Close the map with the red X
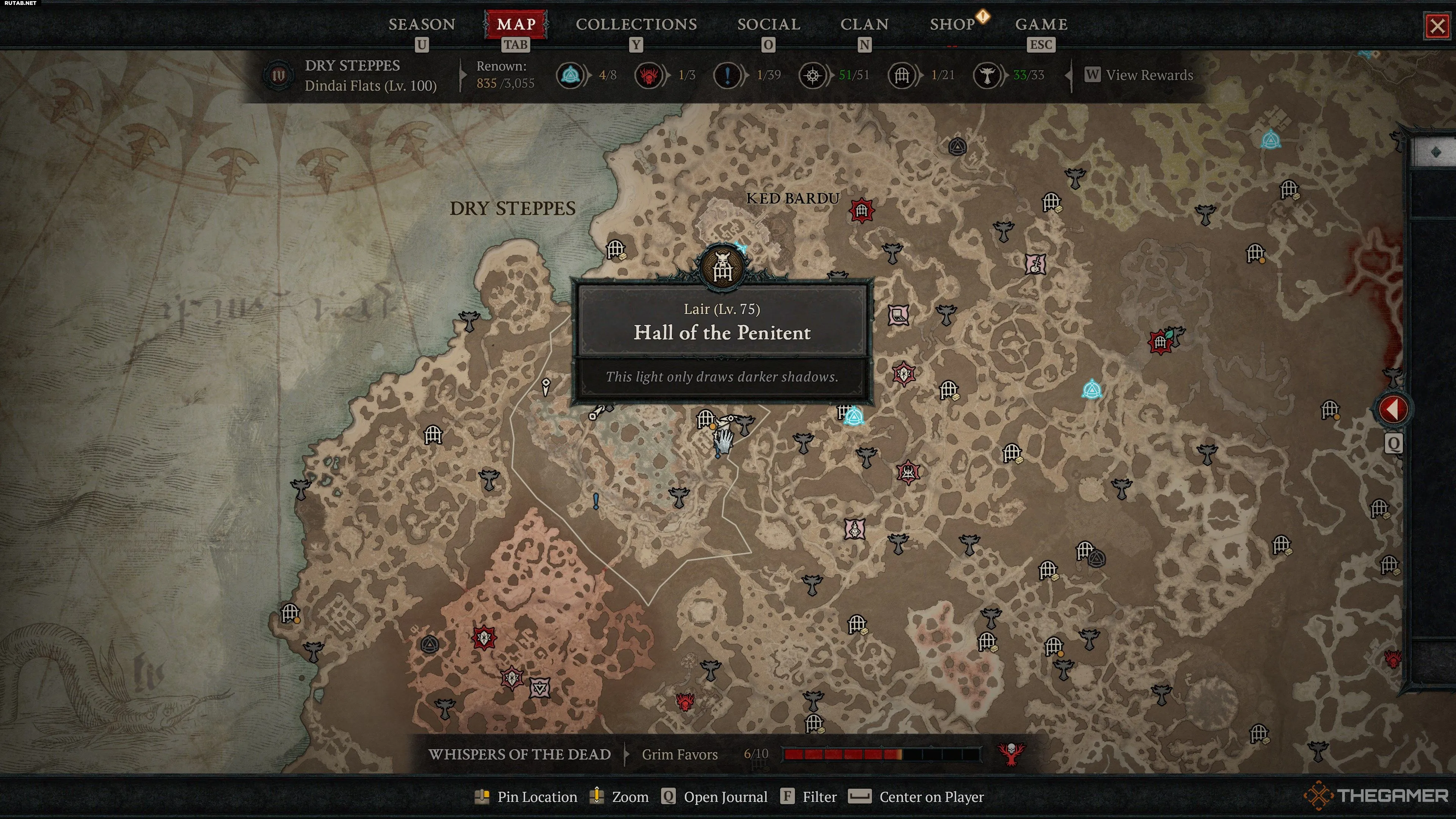1456x819 pixels. pos(1437,26)
